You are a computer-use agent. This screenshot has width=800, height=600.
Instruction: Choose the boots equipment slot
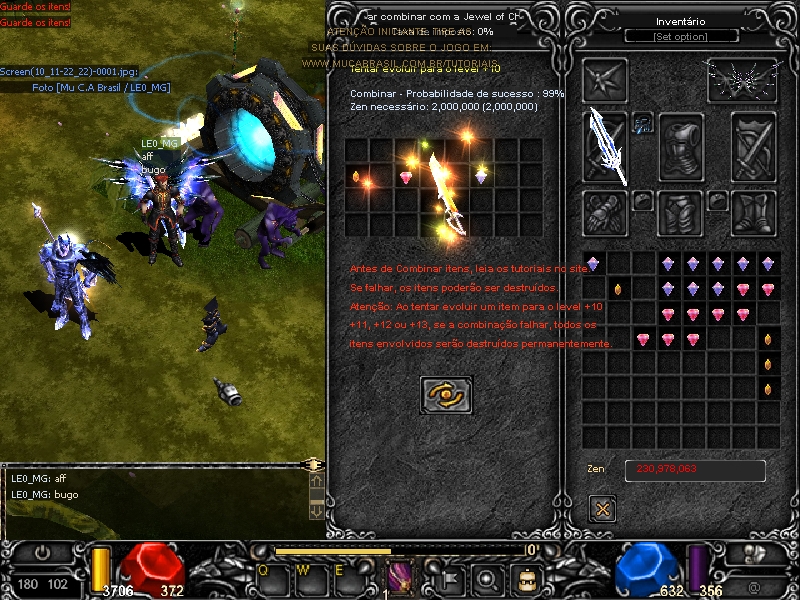click(x=754, y=211)
